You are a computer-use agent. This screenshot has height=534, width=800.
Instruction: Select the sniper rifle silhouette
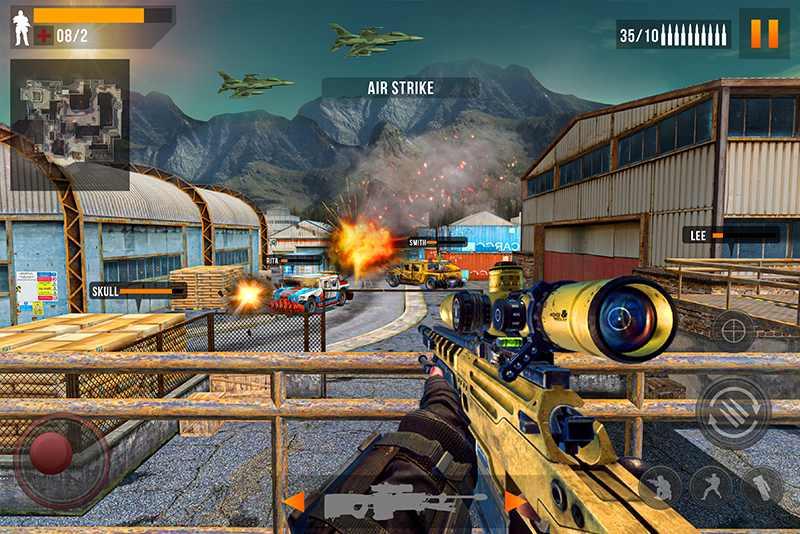click(405, 501)
